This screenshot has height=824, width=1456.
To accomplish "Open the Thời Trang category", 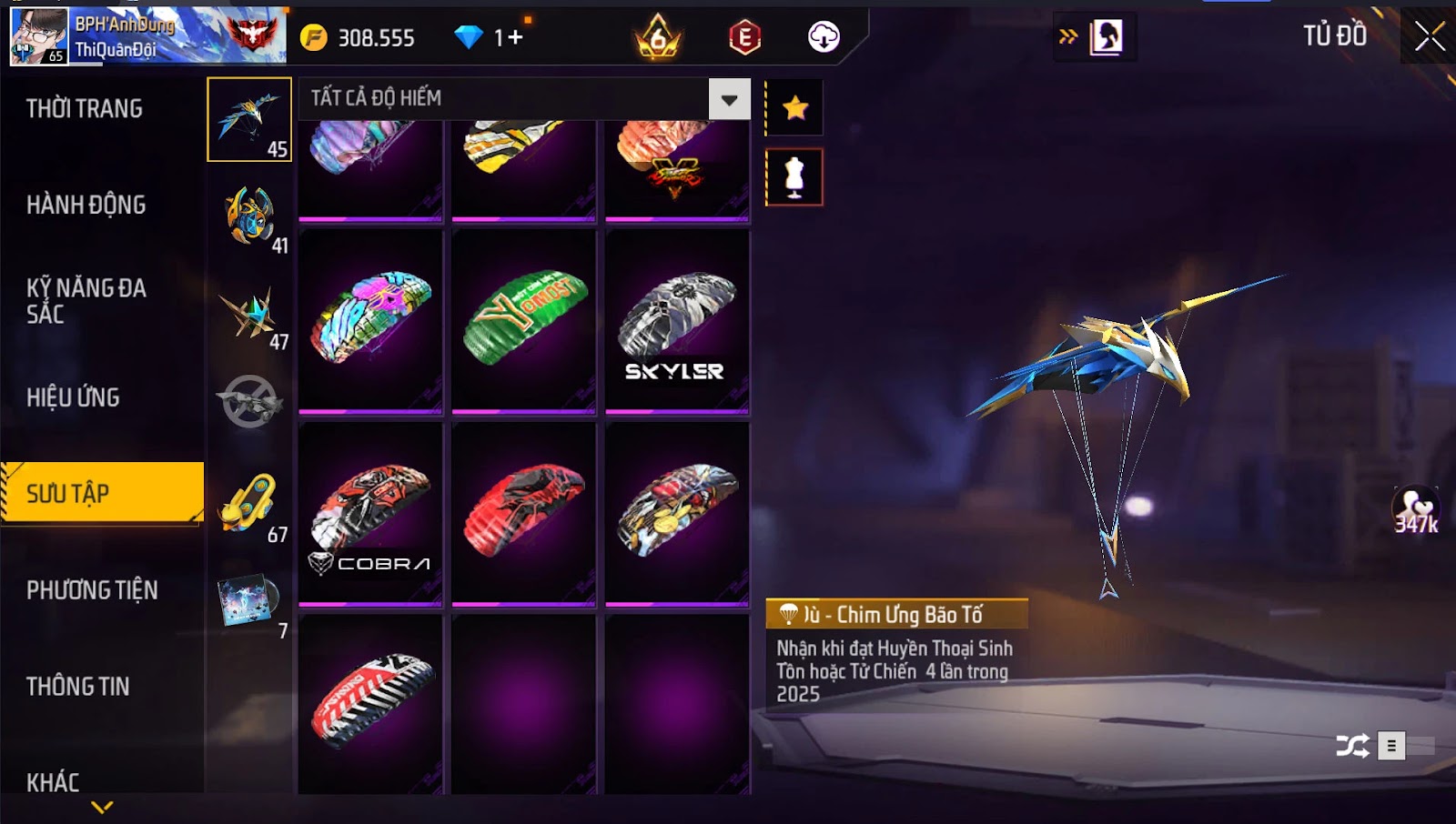I will tap(85, 109).
